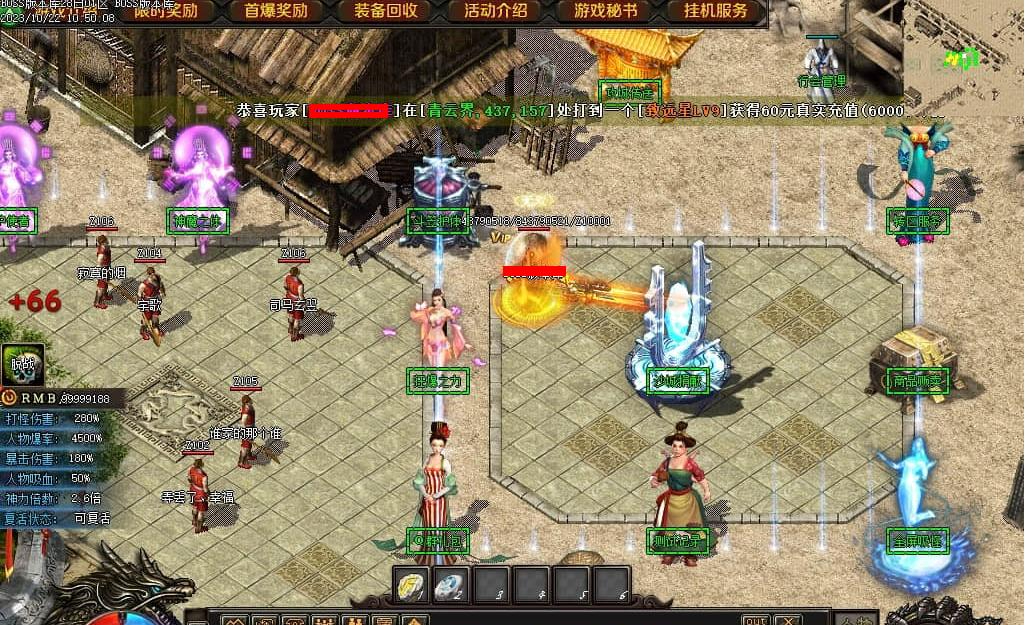Viewport: 1029px width, 625px height.
Task: Use the white stone in hotbar slot 2
Action: [x=452, y=585]
